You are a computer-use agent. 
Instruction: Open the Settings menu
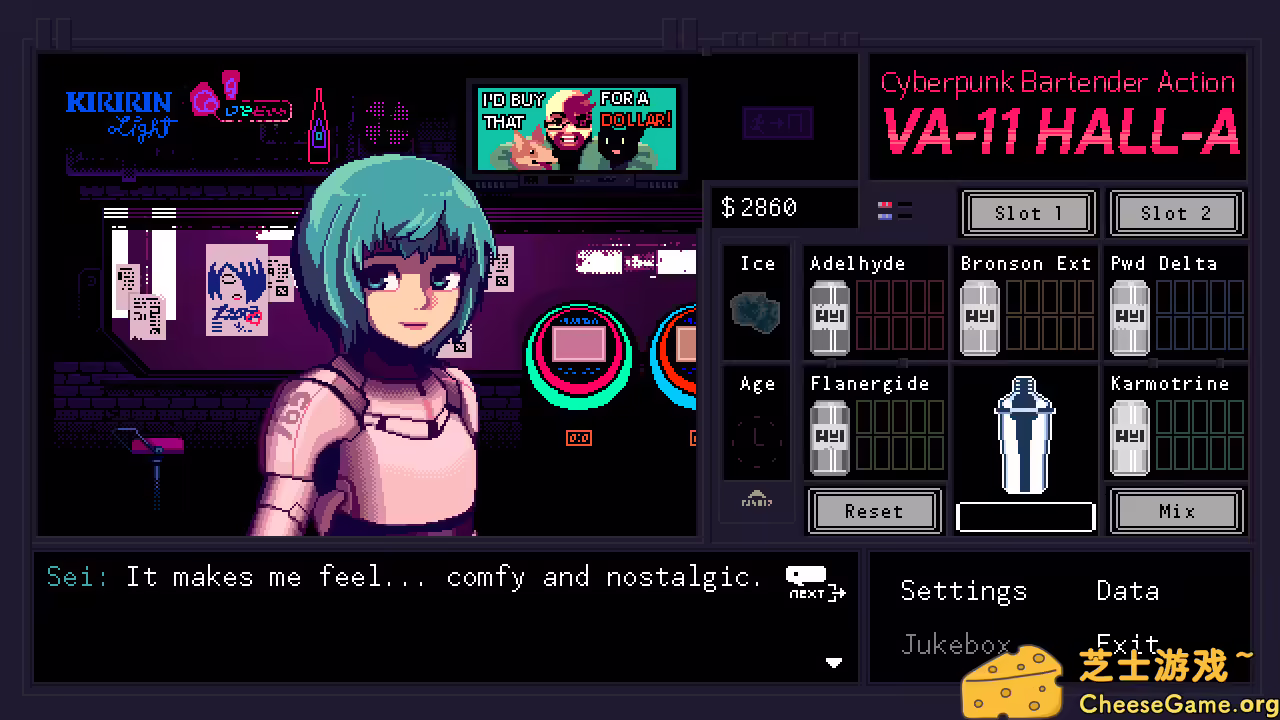[x=963, y=591]
